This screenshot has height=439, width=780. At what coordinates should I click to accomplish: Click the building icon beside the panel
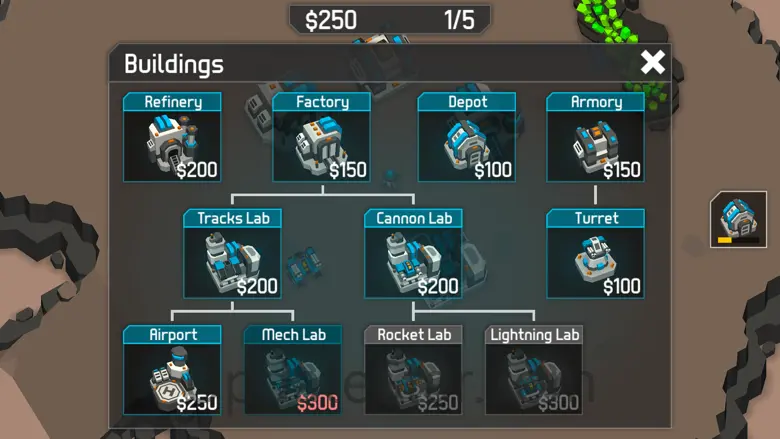[739, 219]
